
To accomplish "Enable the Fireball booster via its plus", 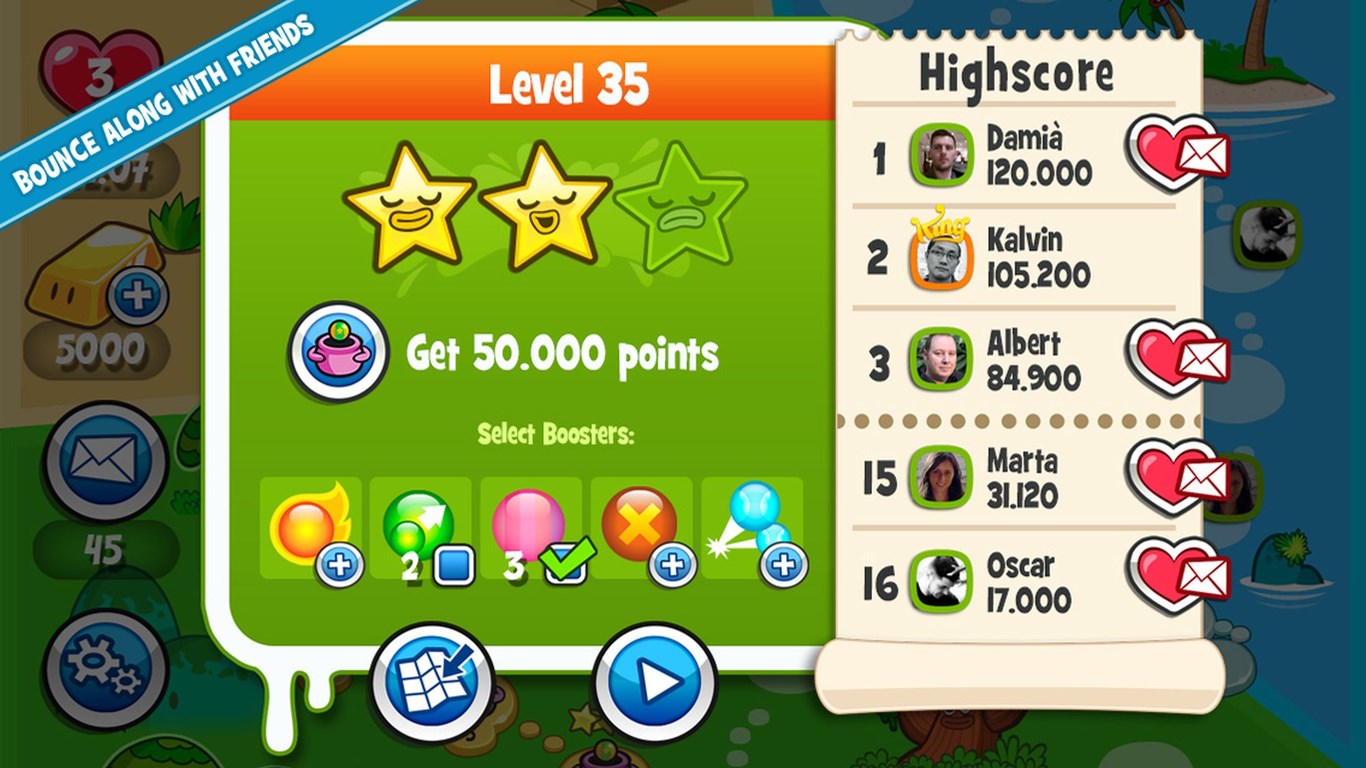I will pos(342,564).
